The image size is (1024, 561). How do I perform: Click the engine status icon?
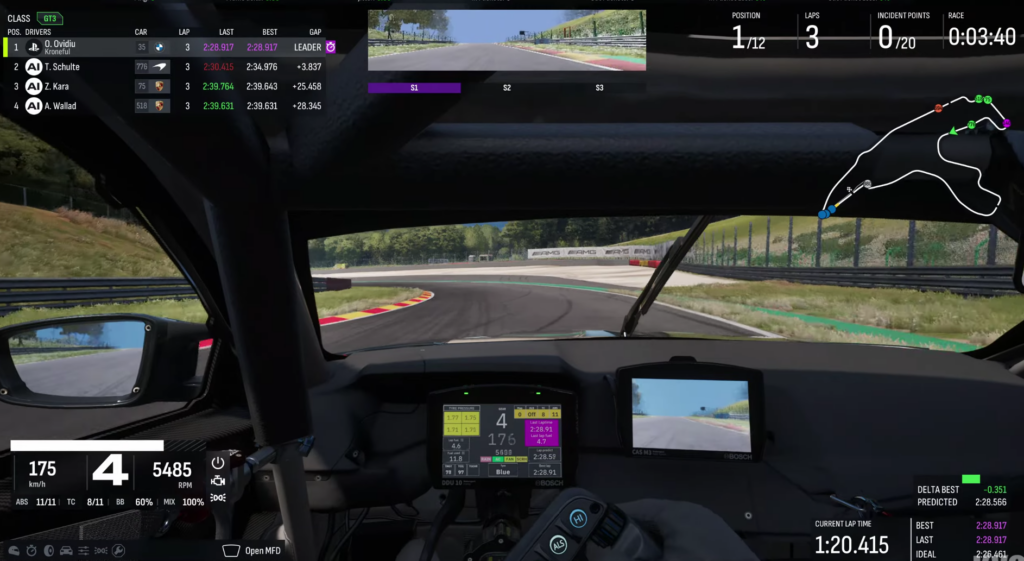[x=218, y=481]
